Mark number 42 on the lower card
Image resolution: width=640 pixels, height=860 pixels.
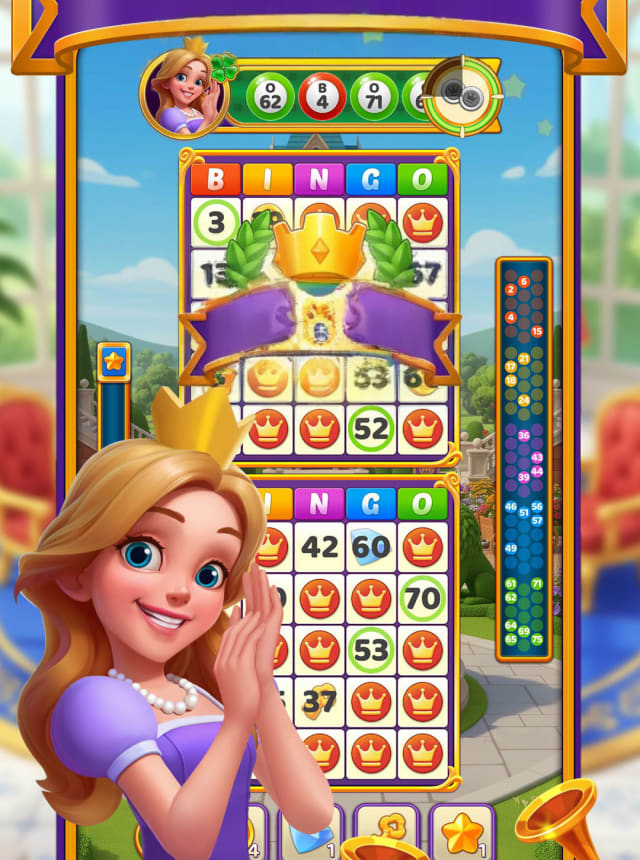click(320, 547)
